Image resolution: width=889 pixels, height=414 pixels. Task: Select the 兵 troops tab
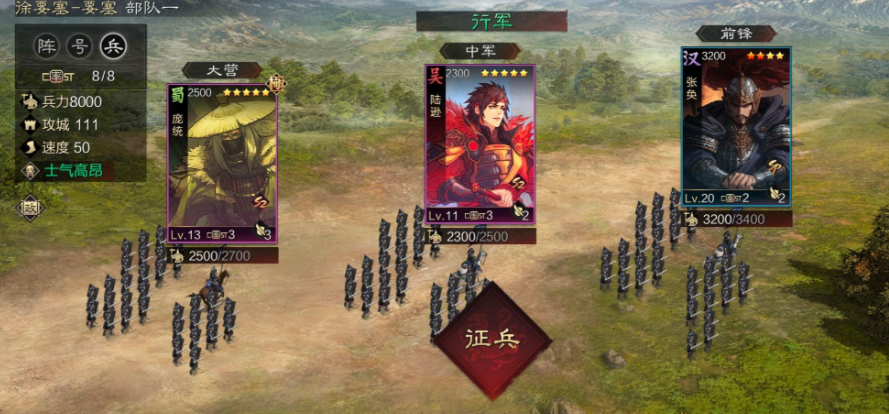coord(112,46)
